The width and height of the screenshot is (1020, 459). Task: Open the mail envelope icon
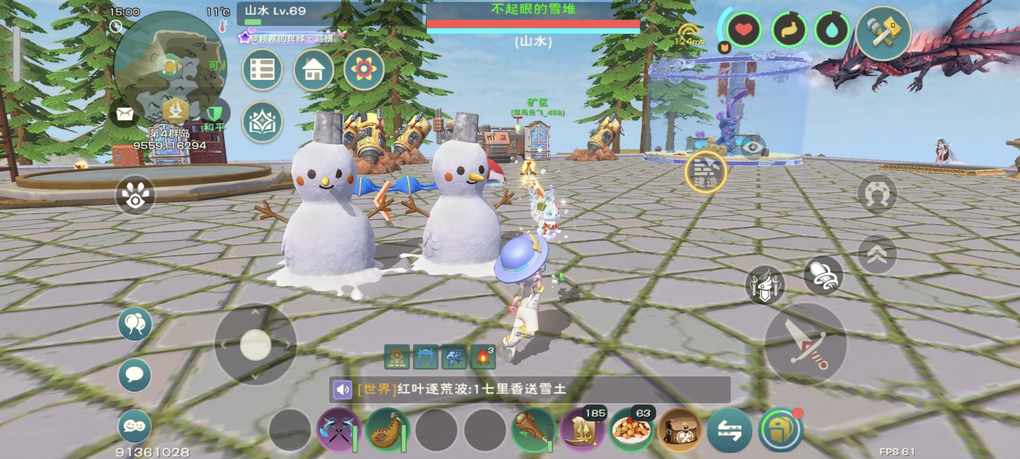[x=125, y=113]
